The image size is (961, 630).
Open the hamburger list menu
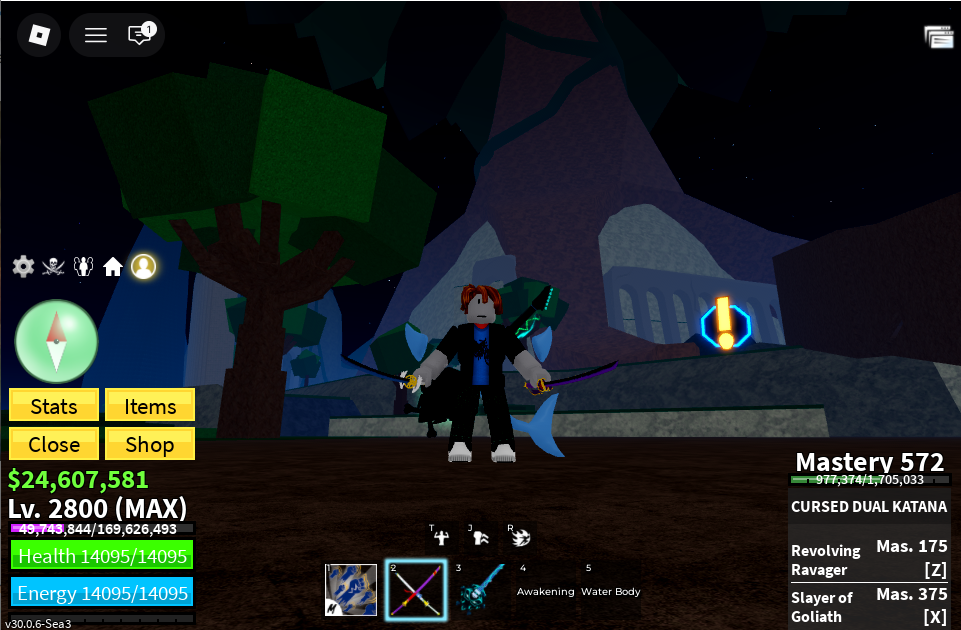(x=96, y=36)
